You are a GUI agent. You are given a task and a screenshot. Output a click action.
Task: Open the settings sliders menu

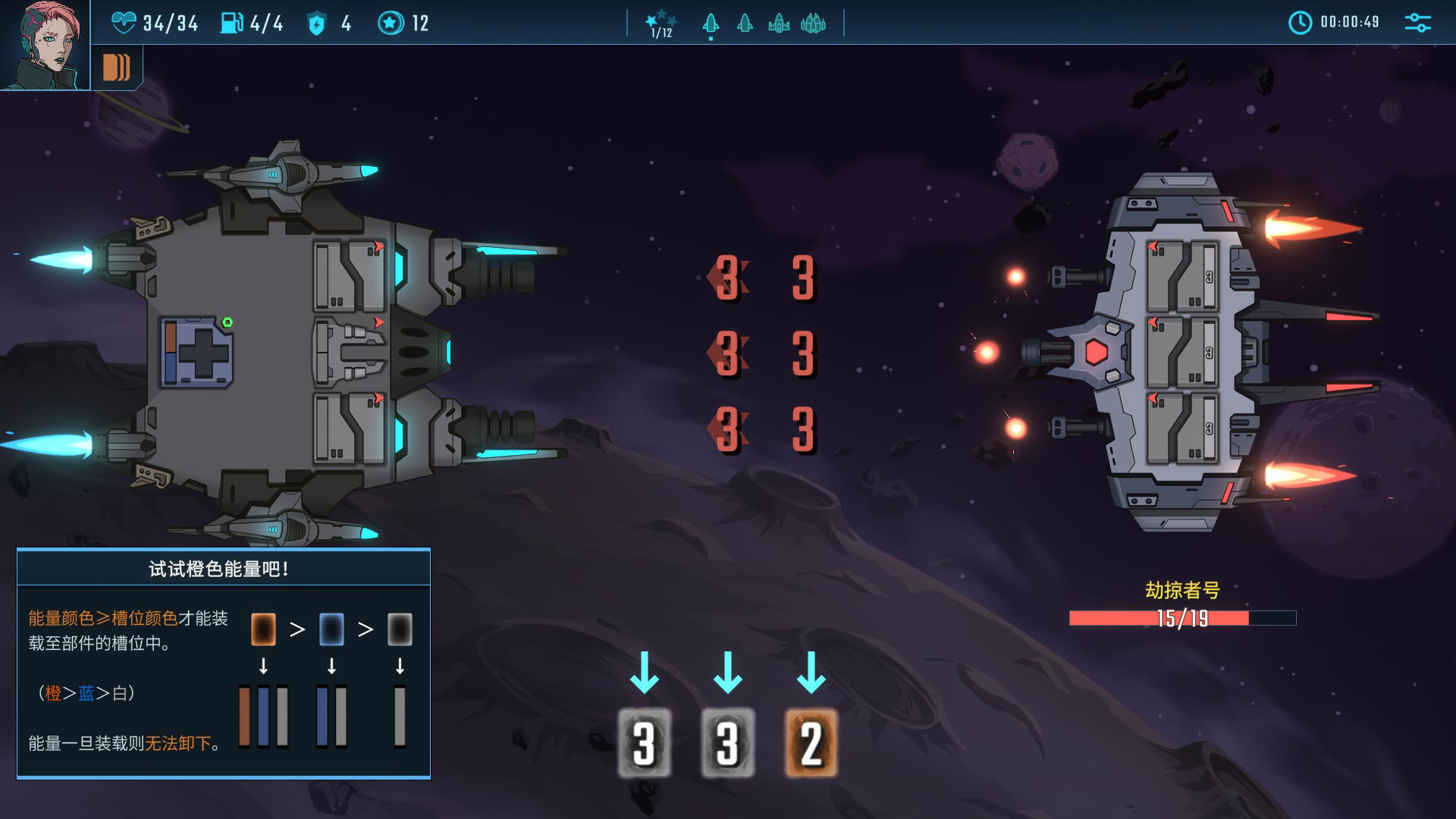click(1417, 23)
